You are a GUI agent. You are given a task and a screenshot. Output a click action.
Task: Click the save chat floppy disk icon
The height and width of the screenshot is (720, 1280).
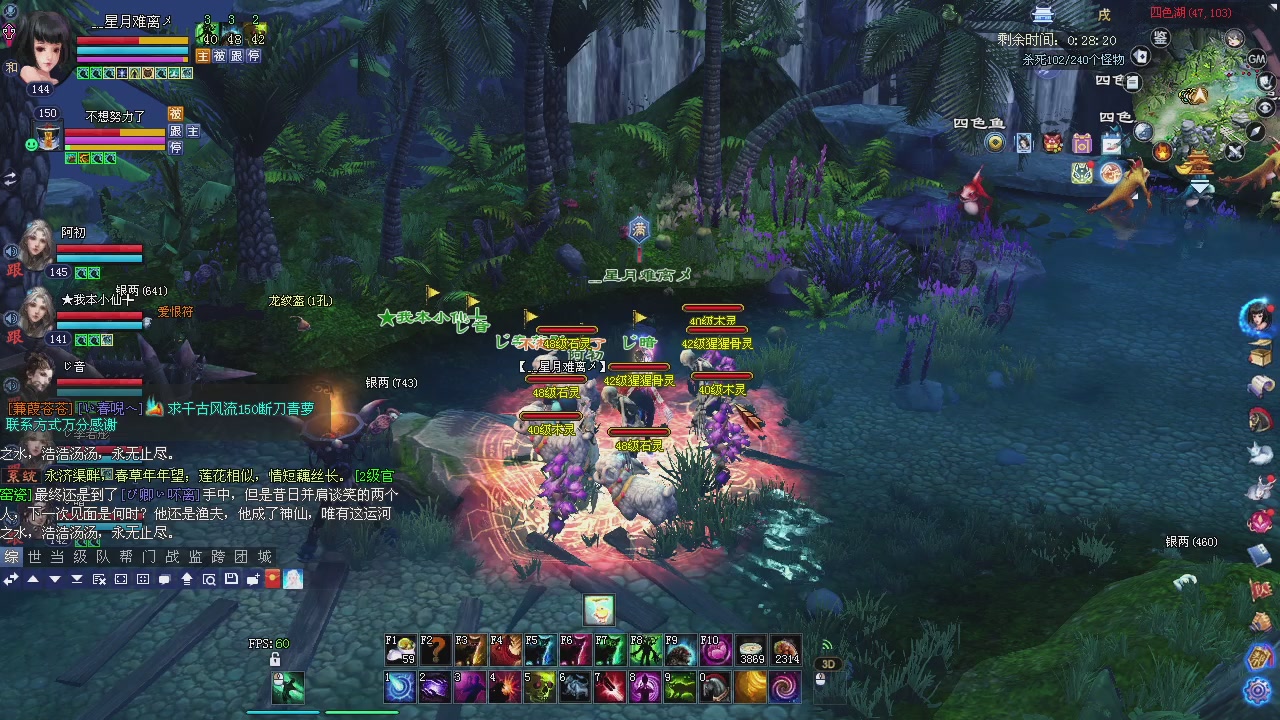(x=231, y=579)
